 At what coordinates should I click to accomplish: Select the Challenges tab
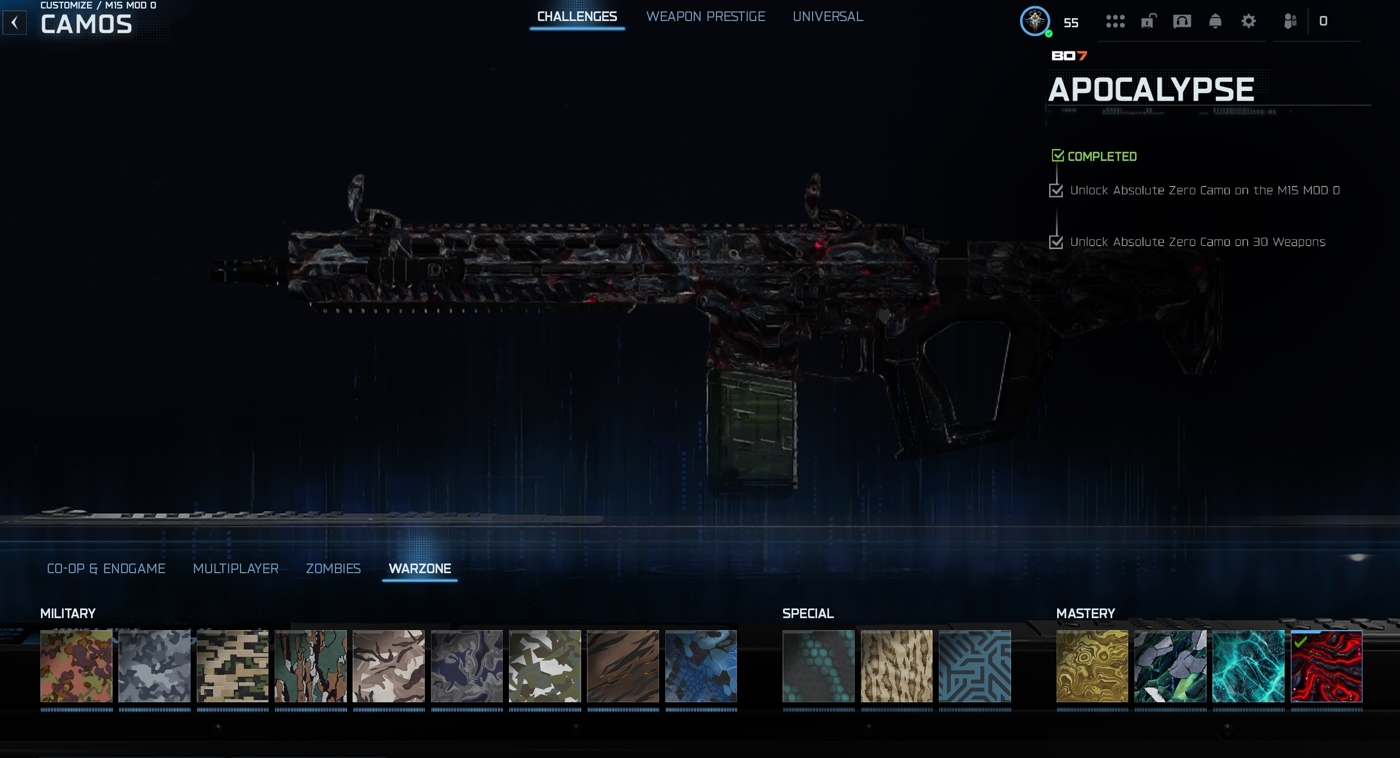point(577,17)
